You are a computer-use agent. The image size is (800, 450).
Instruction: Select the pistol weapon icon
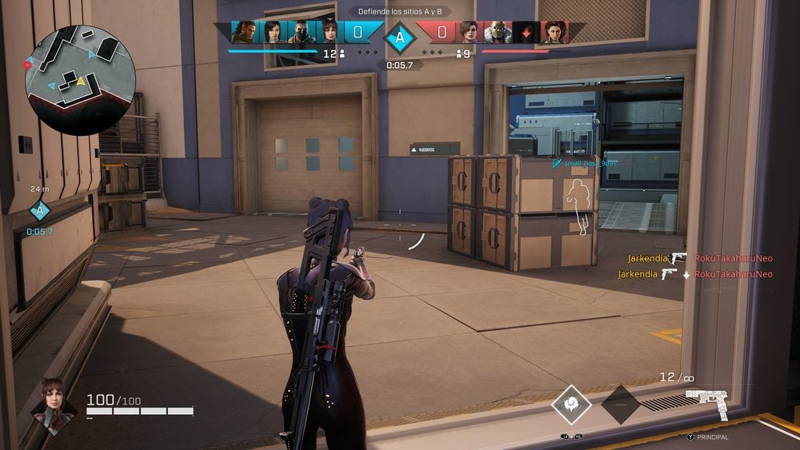pyautogui.click(x=706, y=405)
